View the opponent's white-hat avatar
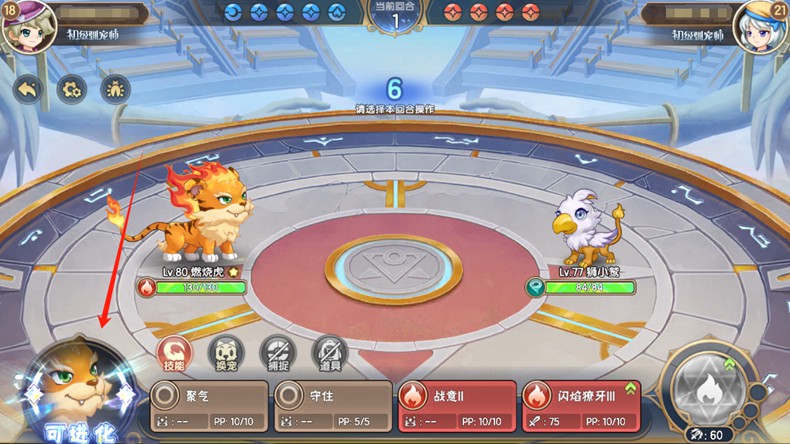790x444 pixels. click(x=760, y=27)
